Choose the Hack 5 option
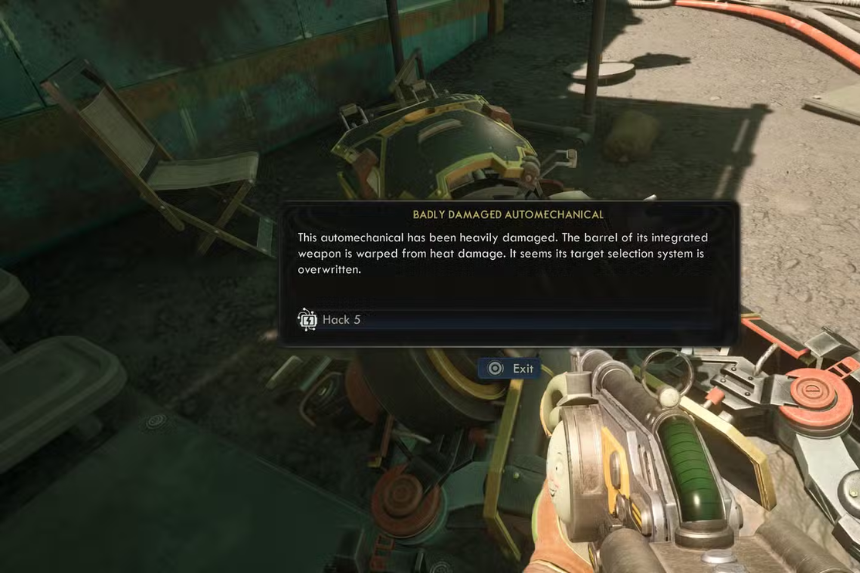 coord(342,320)
